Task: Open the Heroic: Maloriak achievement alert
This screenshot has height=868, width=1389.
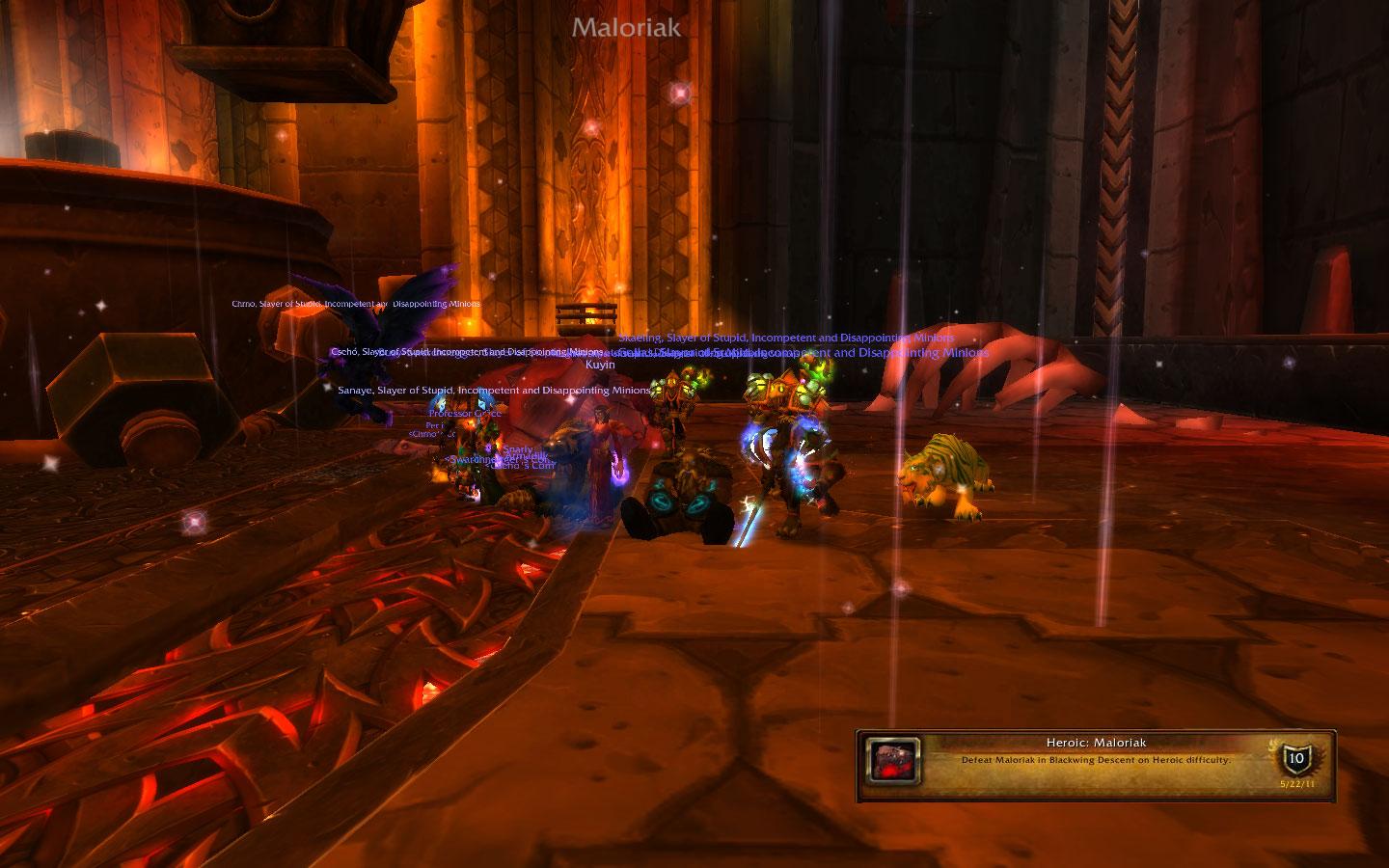Action: [1096, 752]
